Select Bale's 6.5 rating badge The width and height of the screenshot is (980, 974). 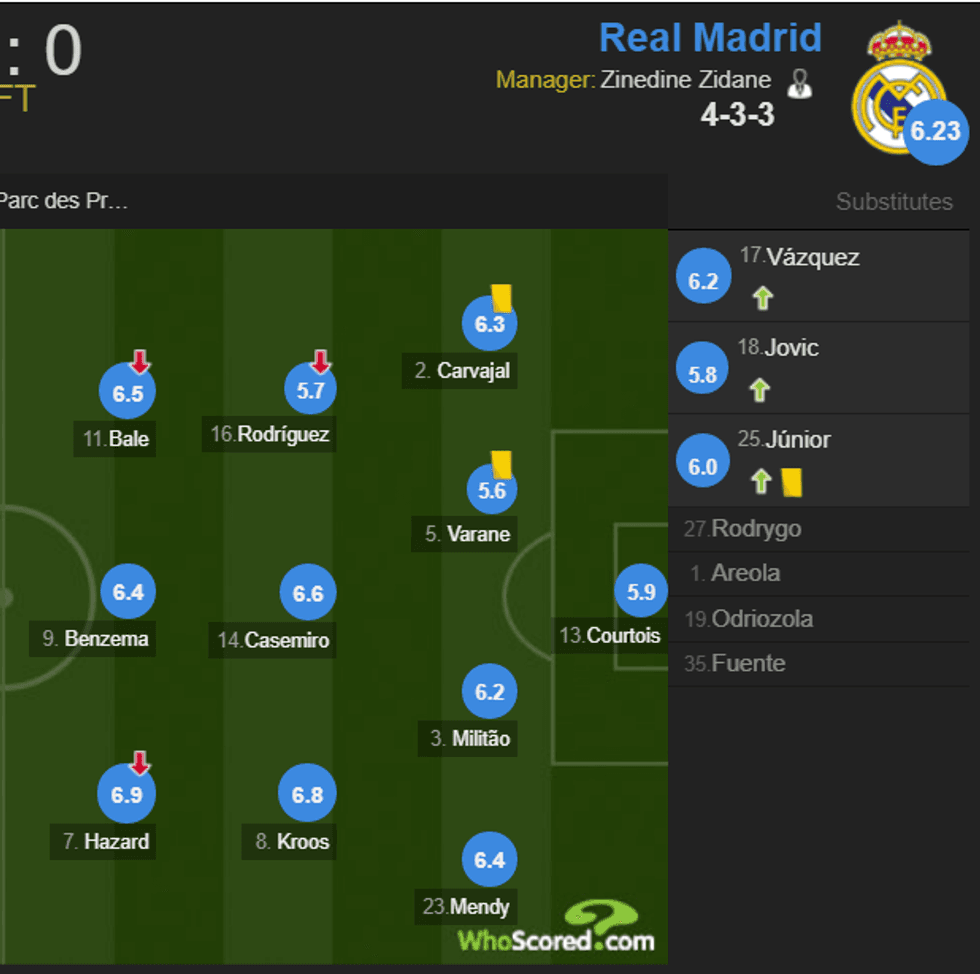click(x=128, y=393)
